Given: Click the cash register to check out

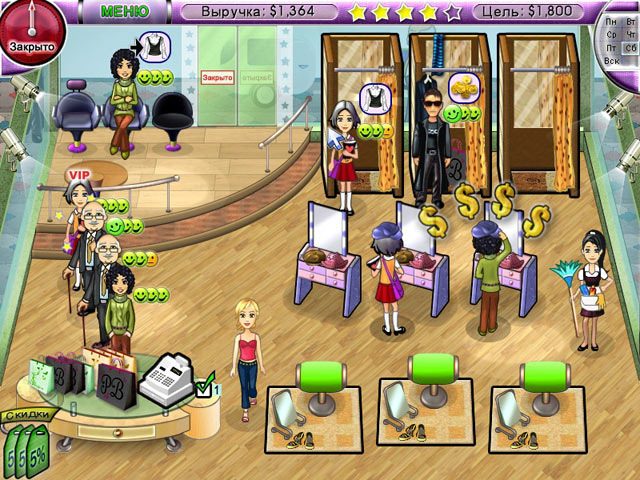Looking at the screenshot, I should [168, 379].
